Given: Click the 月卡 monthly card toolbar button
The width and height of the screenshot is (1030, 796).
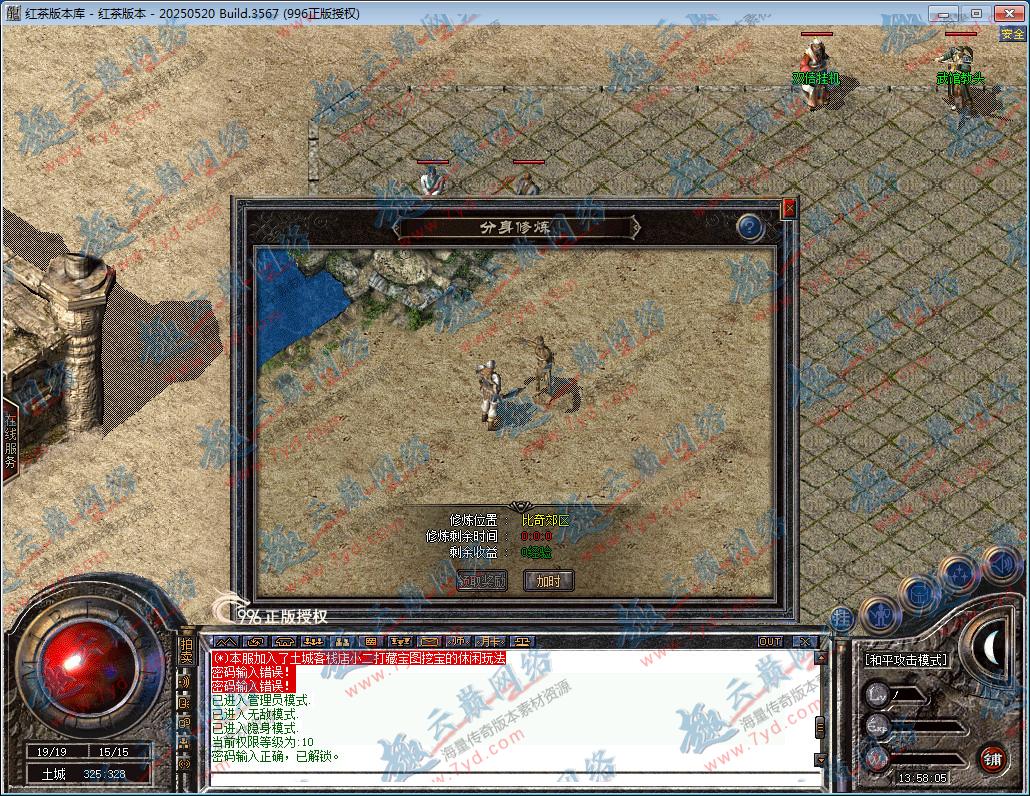Looking at the screenshot, I should [x=490, y=641].
